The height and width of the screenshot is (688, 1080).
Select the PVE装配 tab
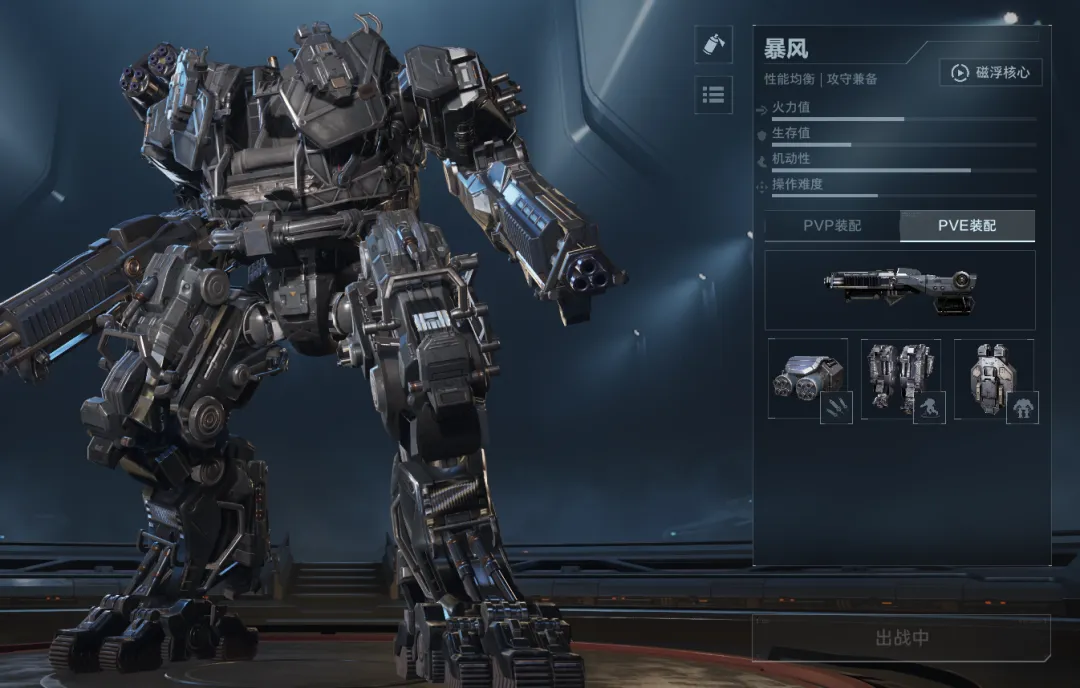click(x=967, y=226)
